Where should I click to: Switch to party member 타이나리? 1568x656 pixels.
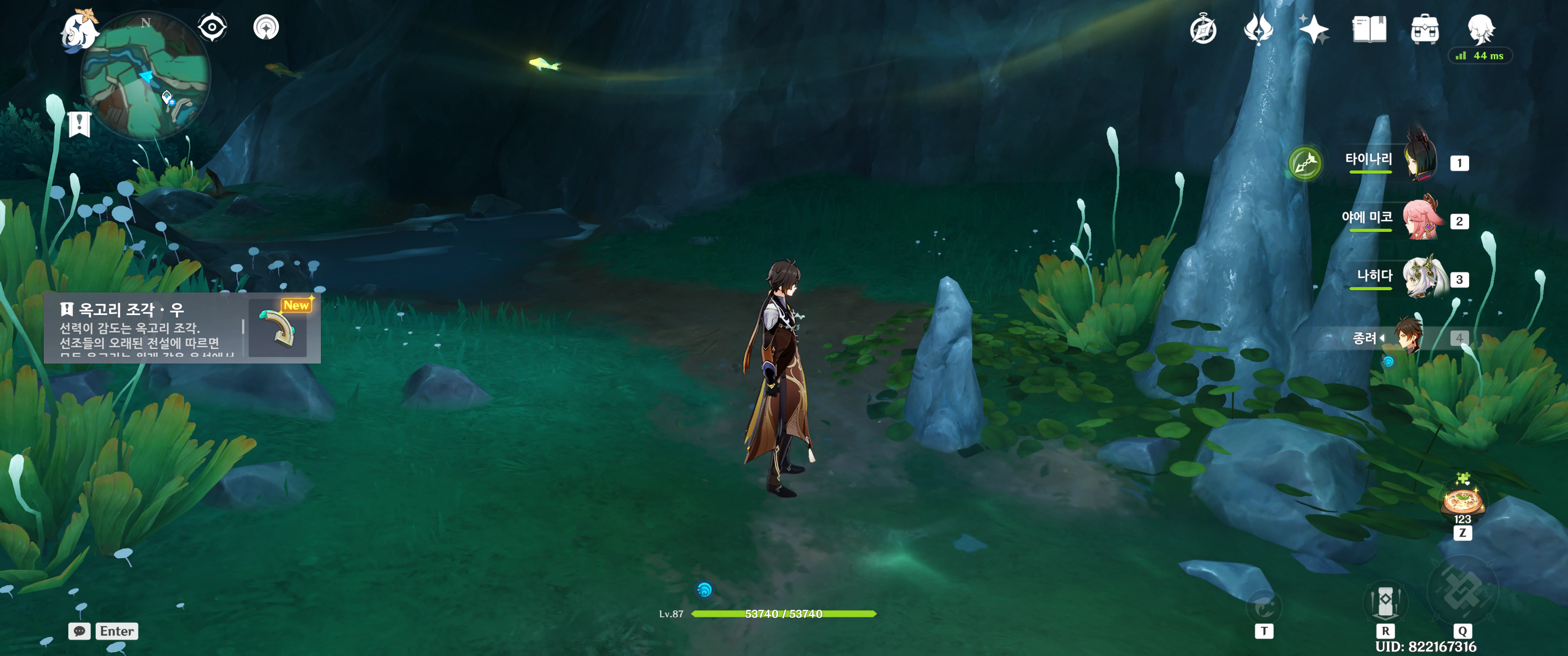coord(1419,161)
